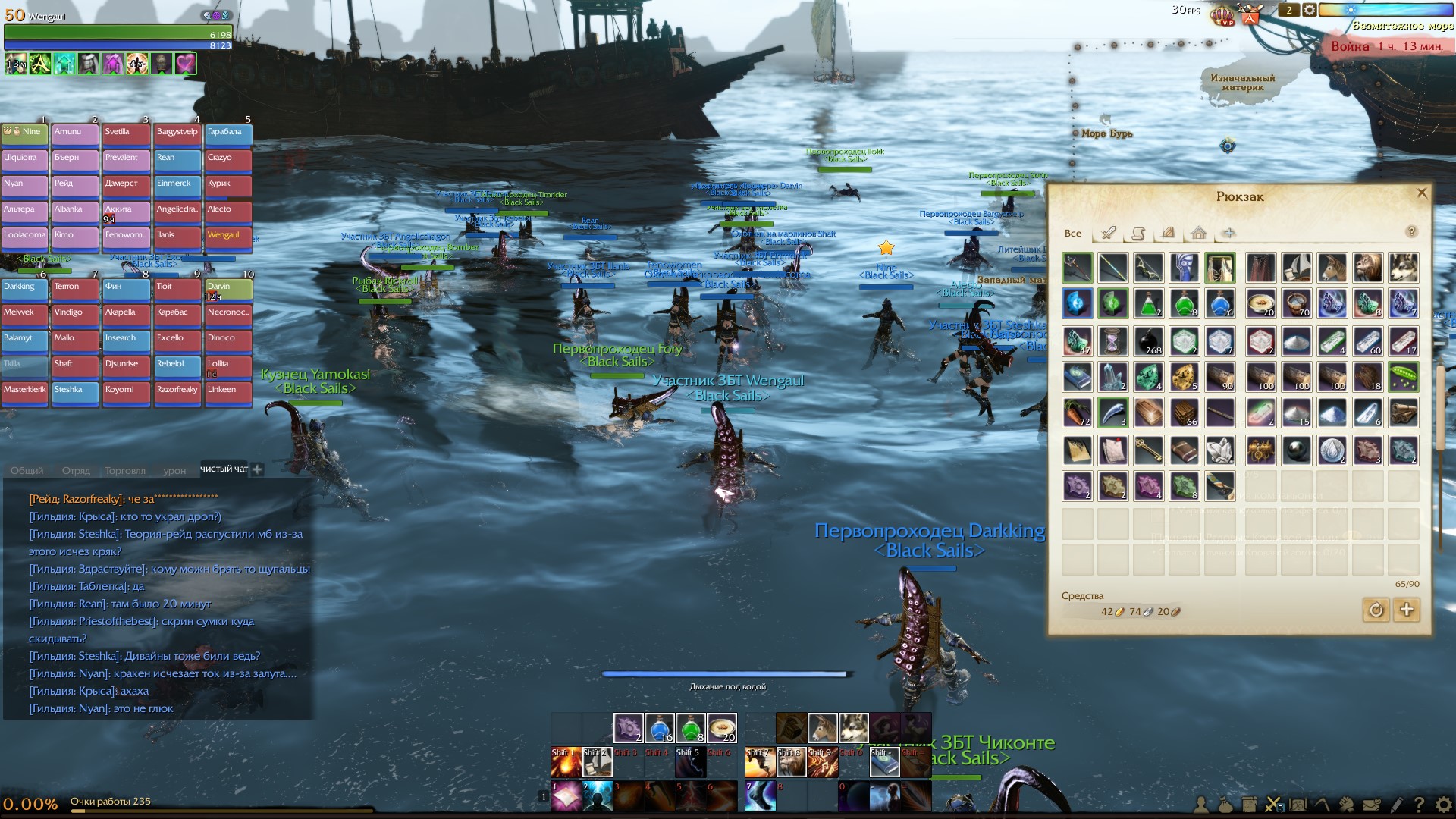Image resolution: width=1456 pixels, height=819 pixels.
Task: Sort the backpack with the refresh arrow button
Action: (1376, 610)
